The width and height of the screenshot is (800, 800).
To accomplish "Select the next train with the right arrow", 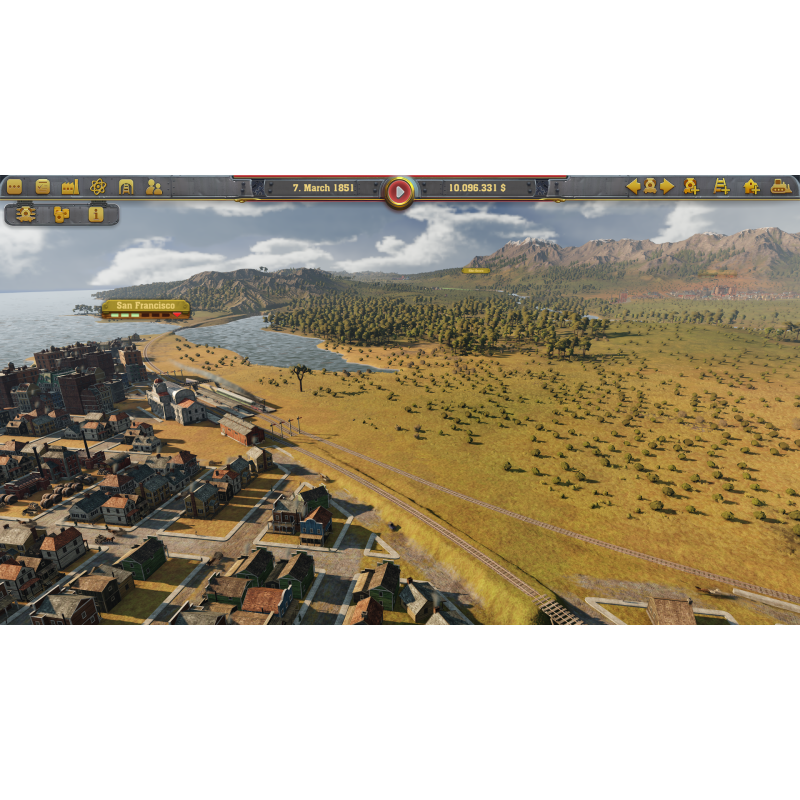I will click(x=667, y=186).
